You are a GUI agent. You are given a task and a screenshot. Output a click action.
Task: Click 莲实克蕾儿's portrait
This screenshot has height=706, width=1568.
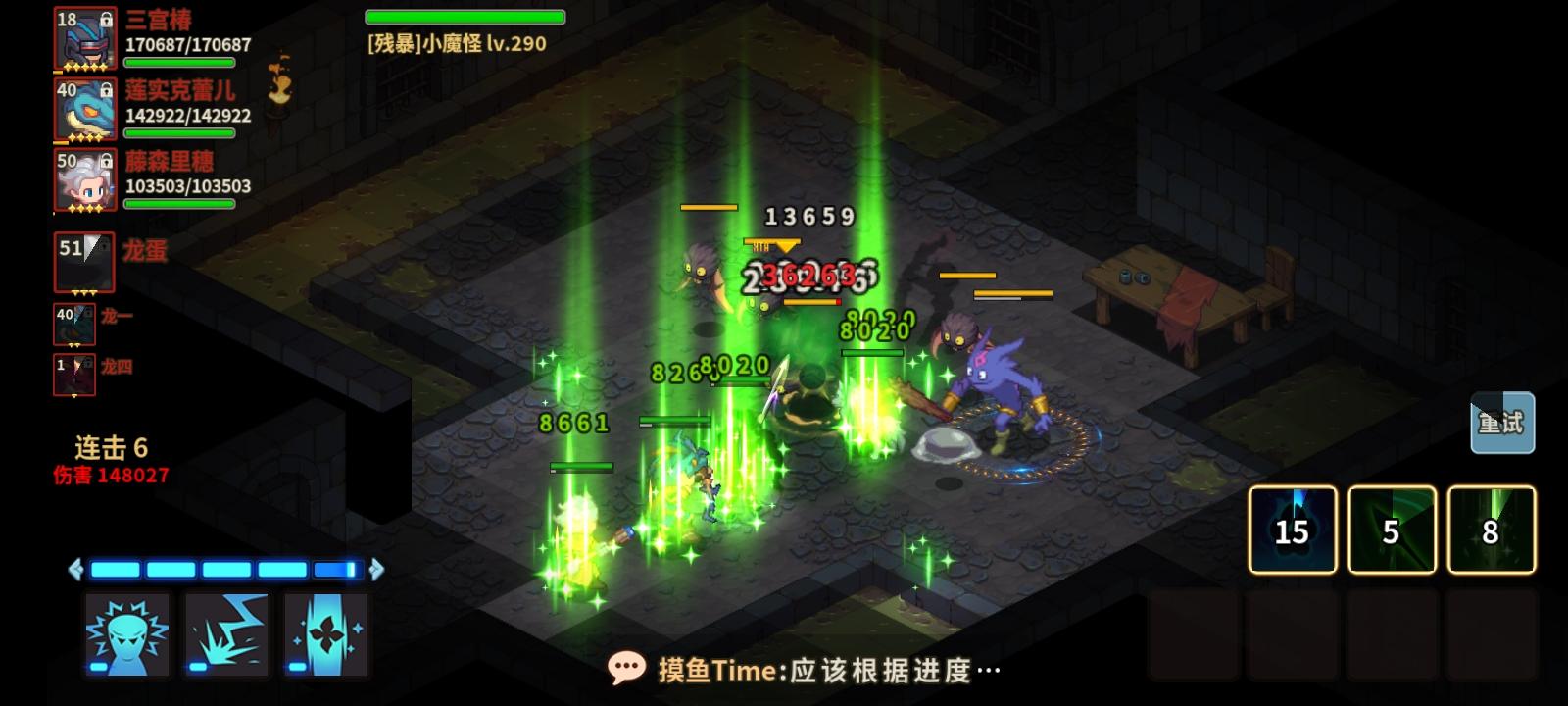coord(83,110)
